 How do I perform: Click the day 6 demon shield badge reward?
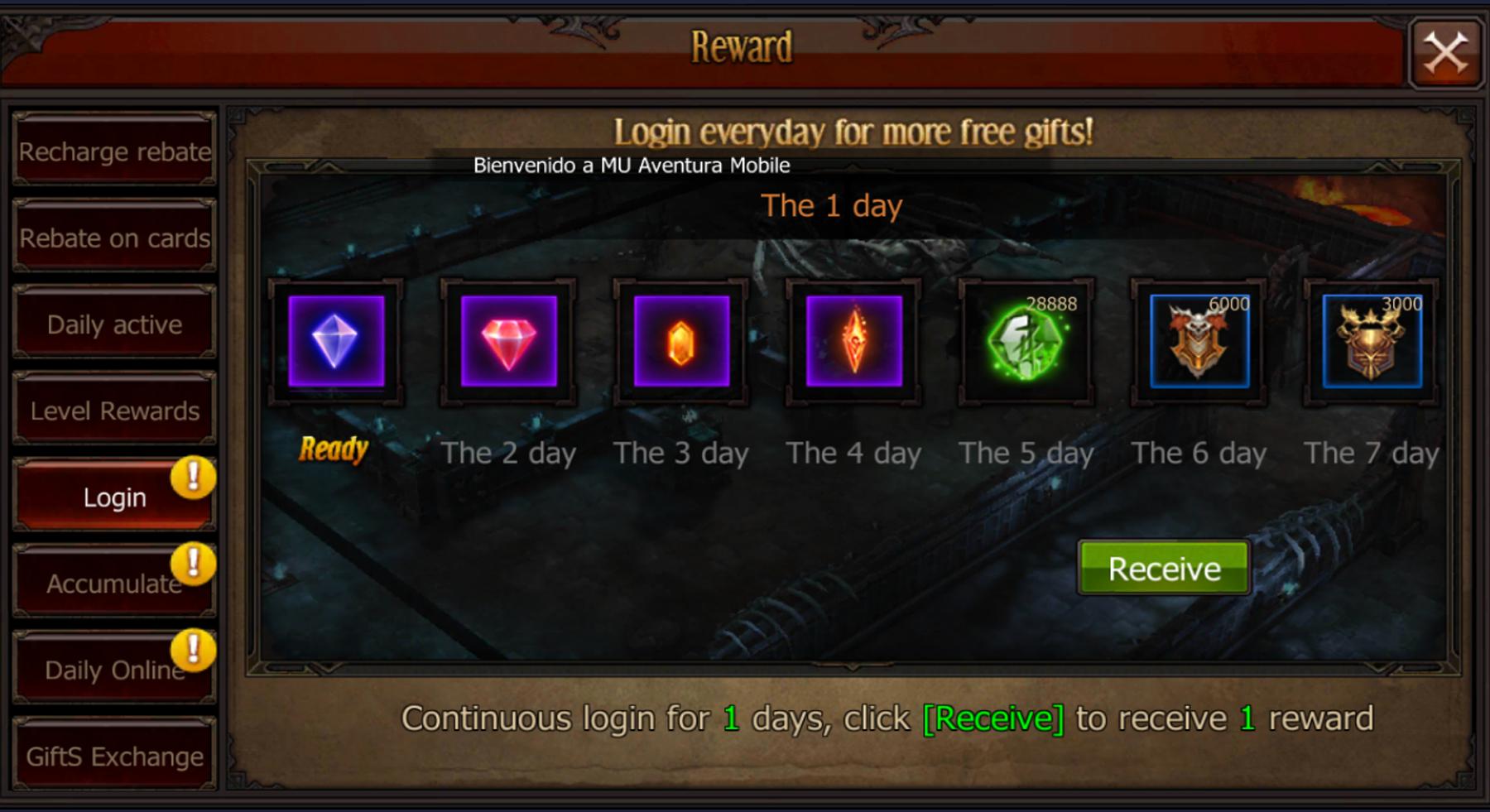coord(1199,343)
